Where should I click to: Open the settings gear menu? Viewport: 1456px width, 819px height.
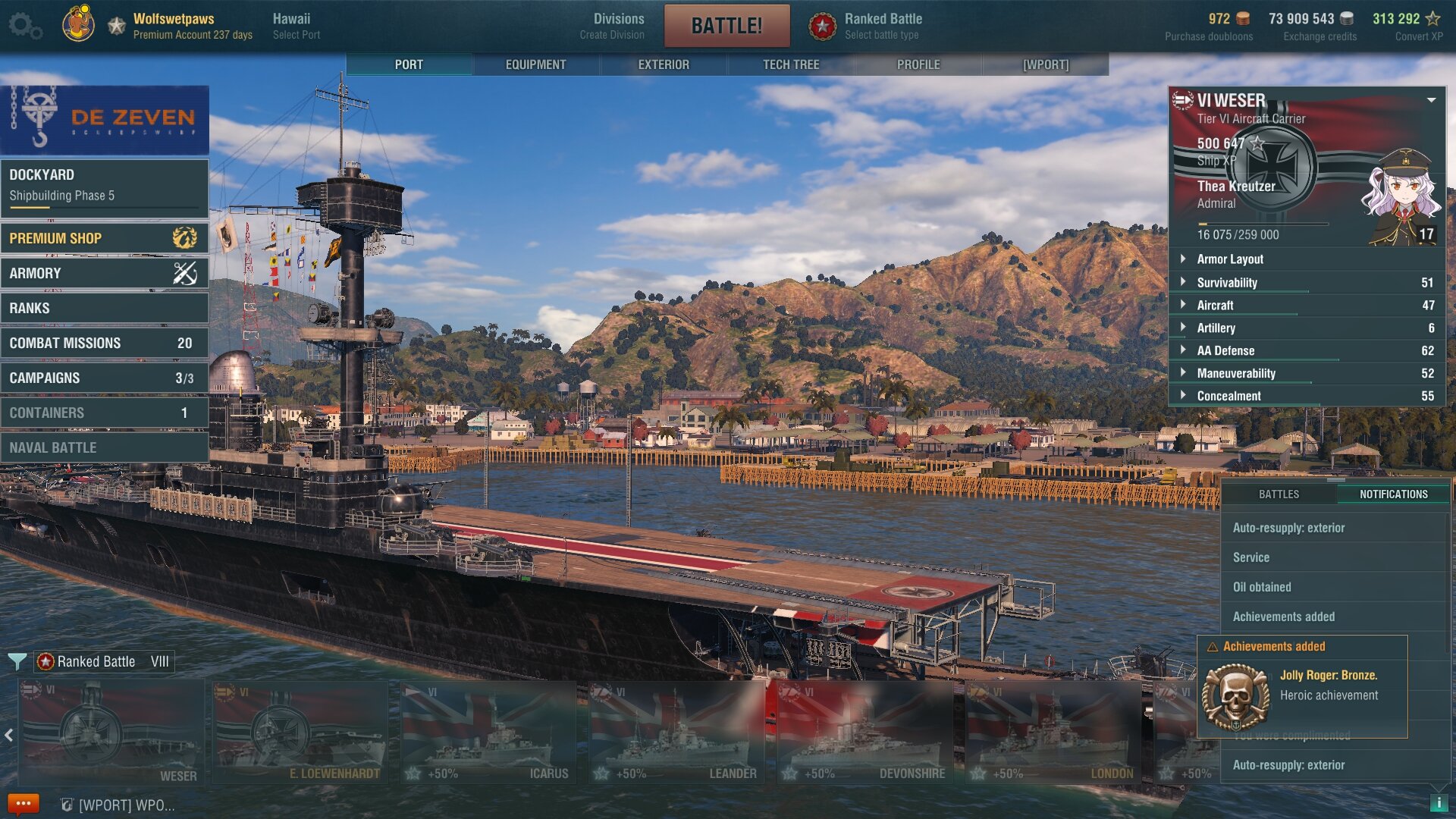24,26
